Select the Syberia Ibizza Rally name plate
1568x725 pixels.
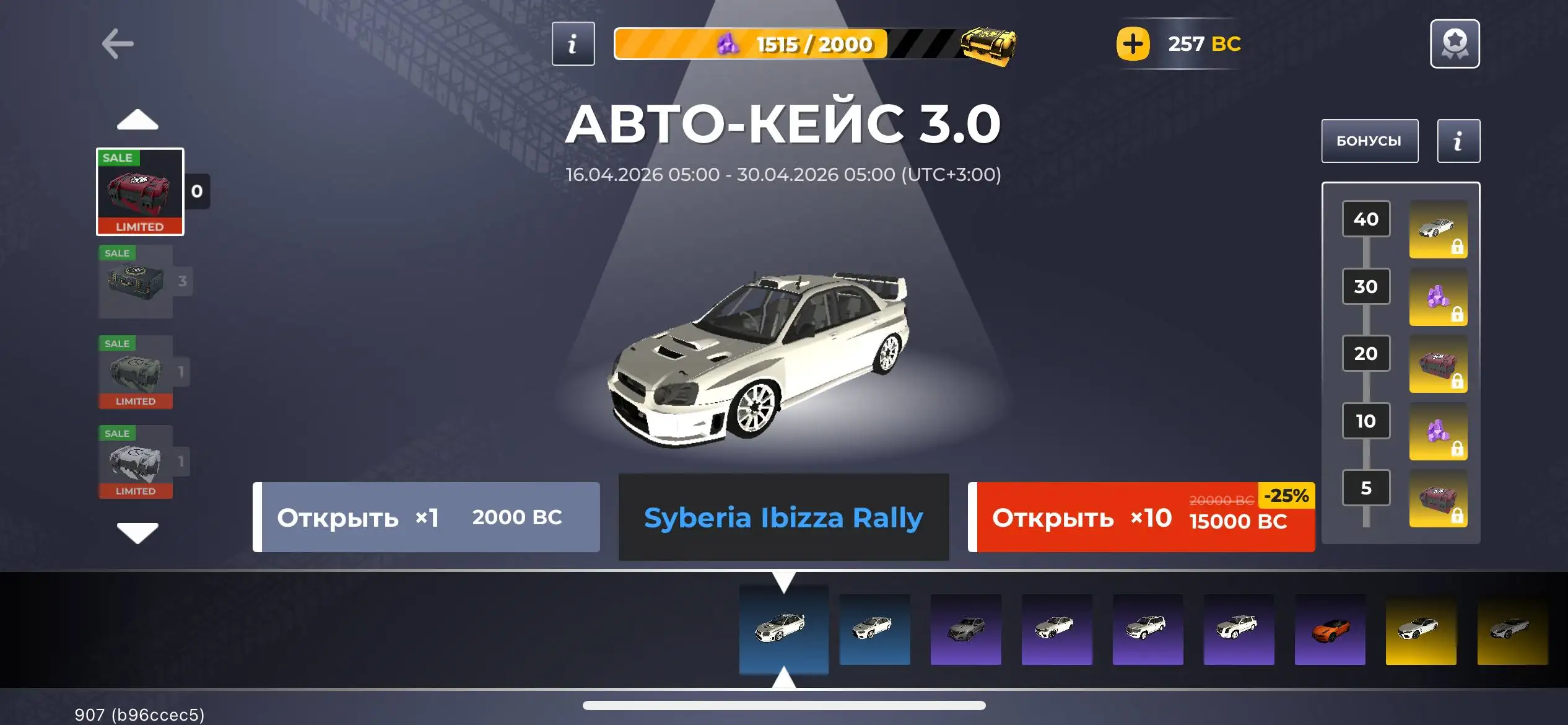(x=783, y=517)
